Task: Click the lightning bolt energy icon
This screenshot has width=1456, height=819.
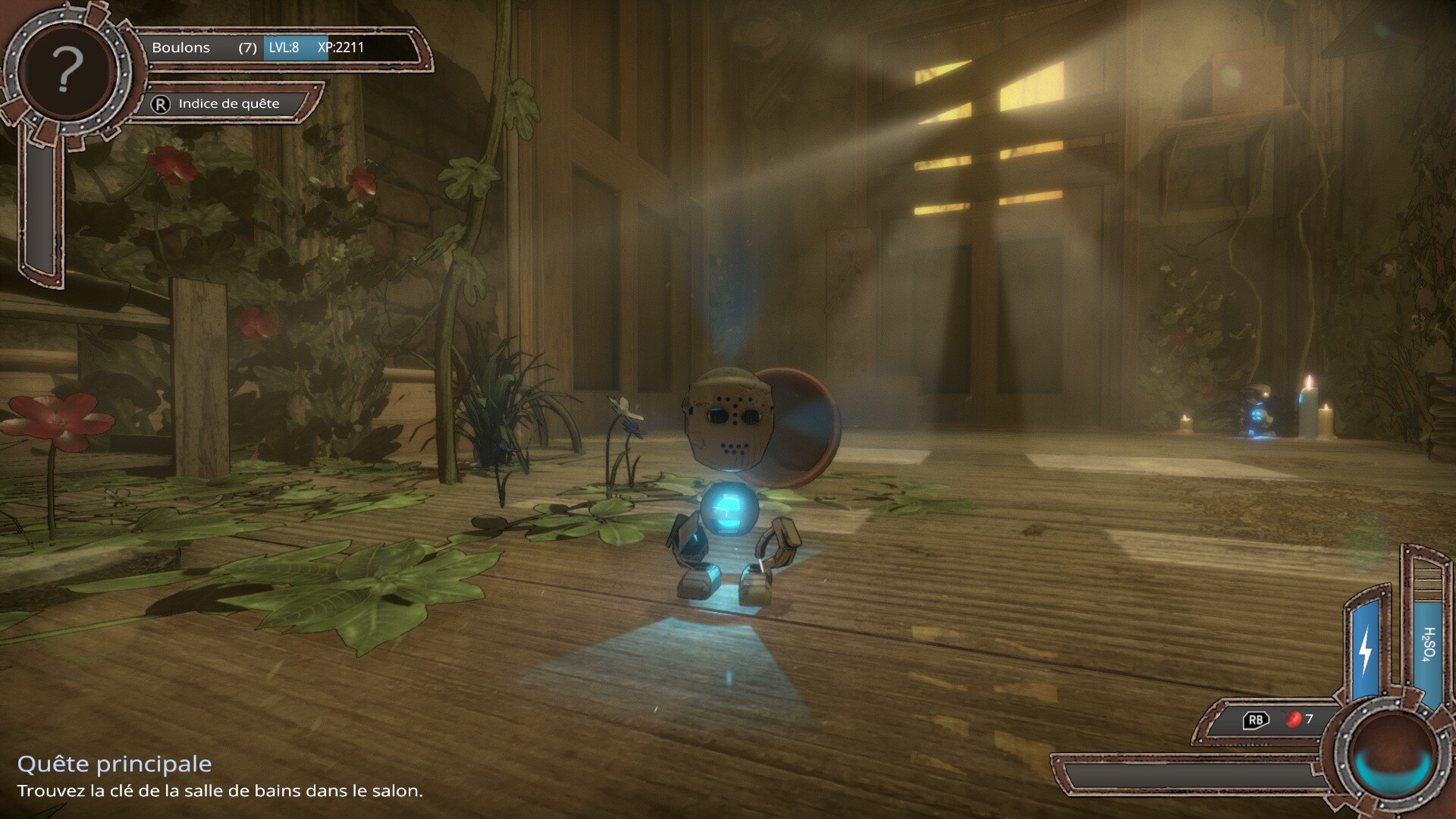Action: pos(1366,650)
